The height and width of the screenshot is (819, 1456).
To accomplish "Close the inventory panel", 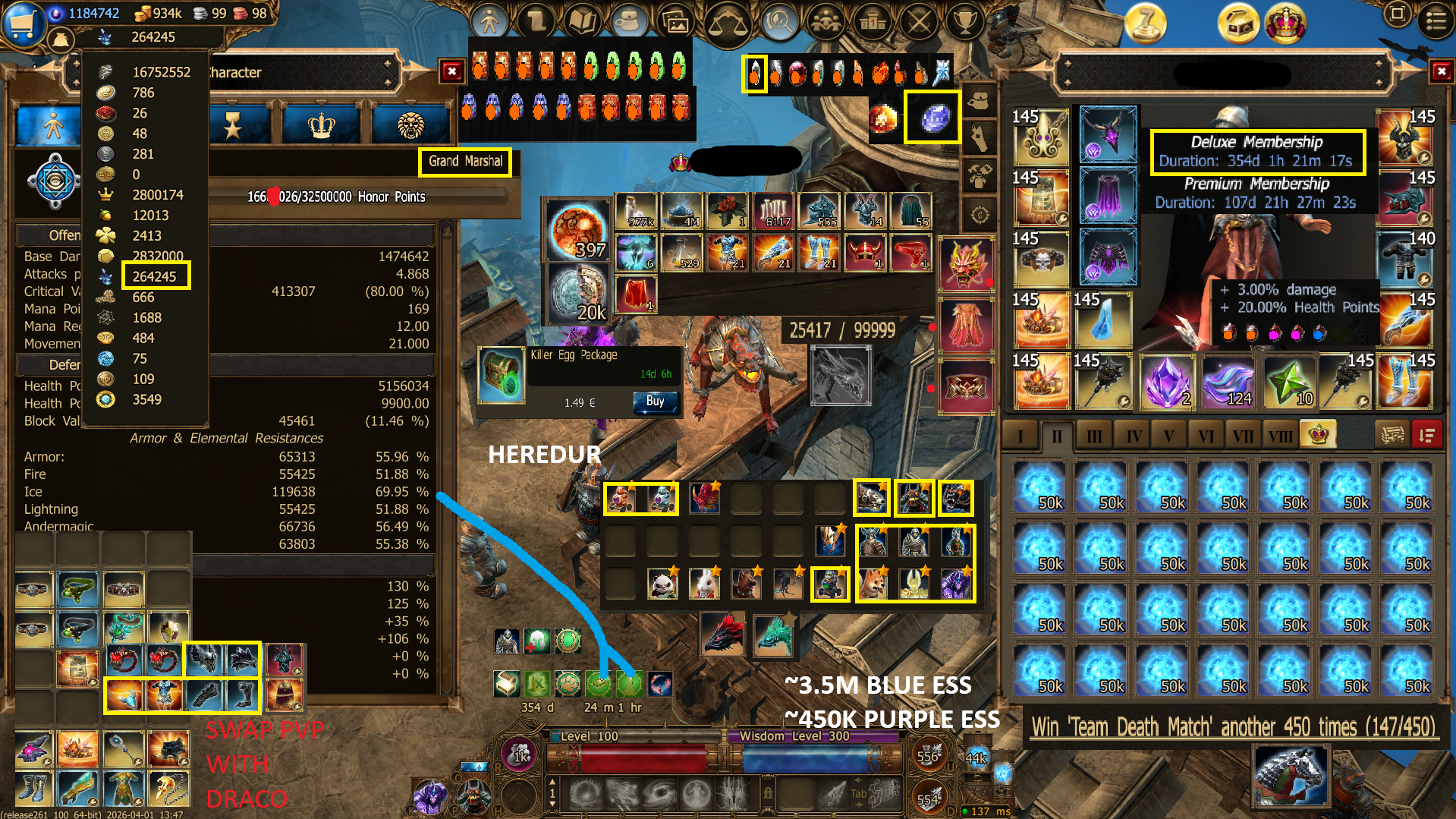I will tap(1441, 71).
